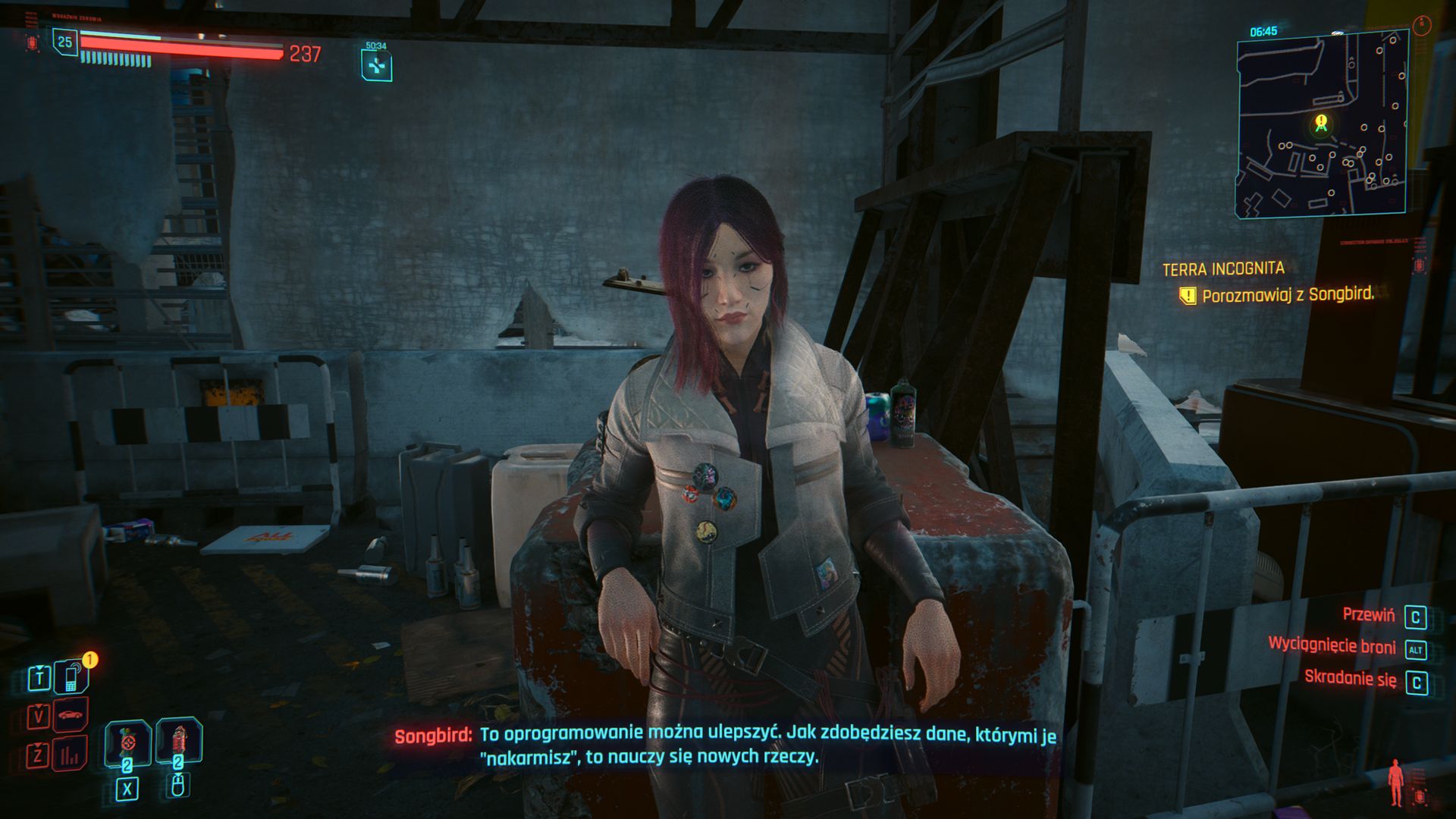Open the radio equalizer bars icon

[x=71, y=754]
